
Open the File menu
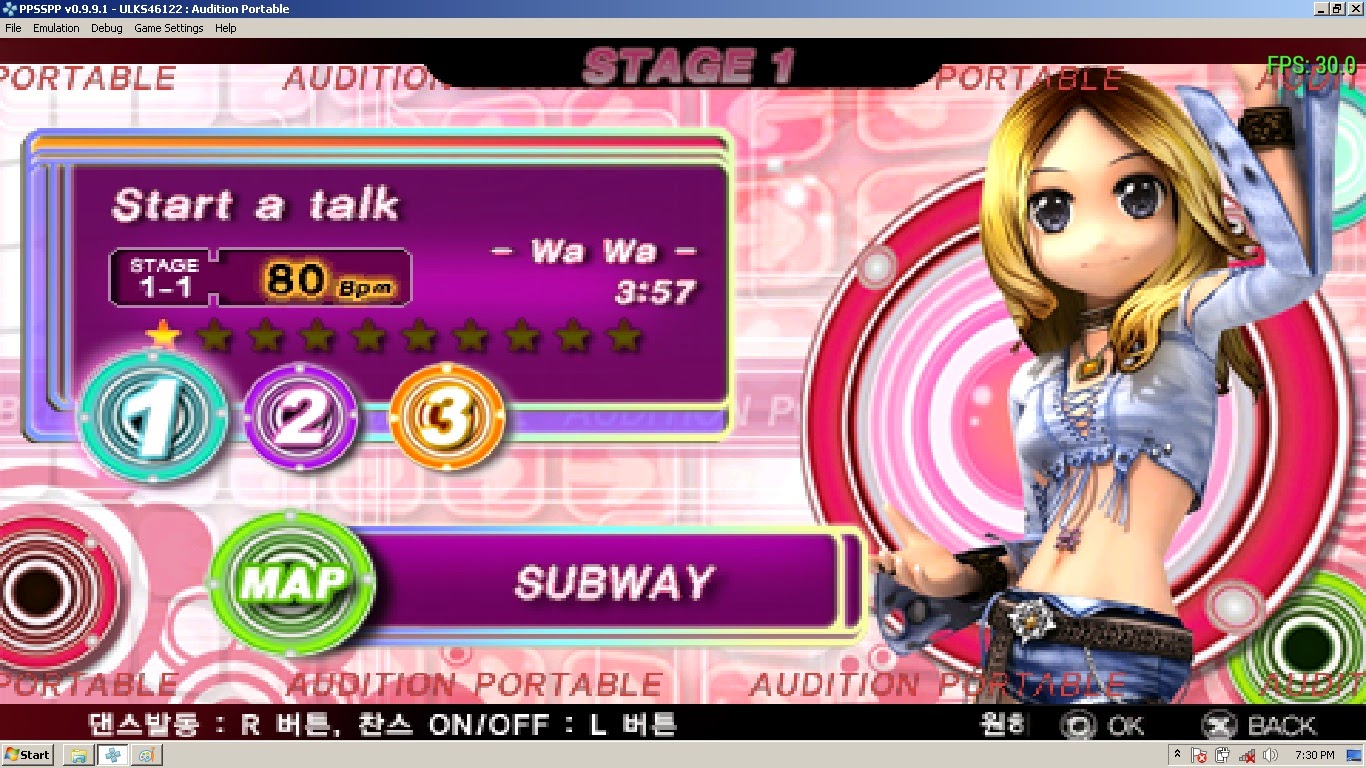[x=12, y=28]
